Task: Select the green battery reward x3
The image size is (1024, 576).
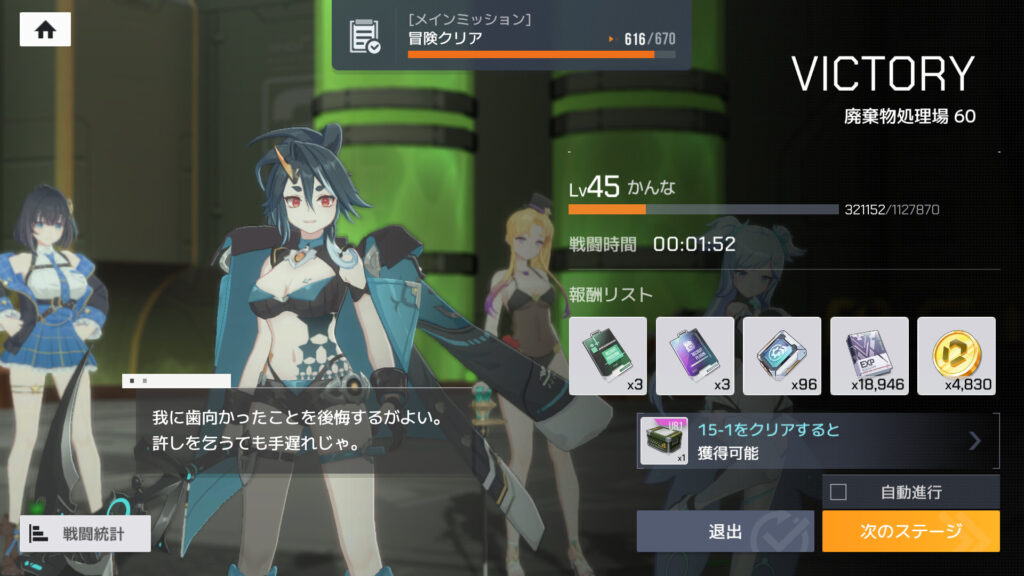Action: click(x=608, y=356)
